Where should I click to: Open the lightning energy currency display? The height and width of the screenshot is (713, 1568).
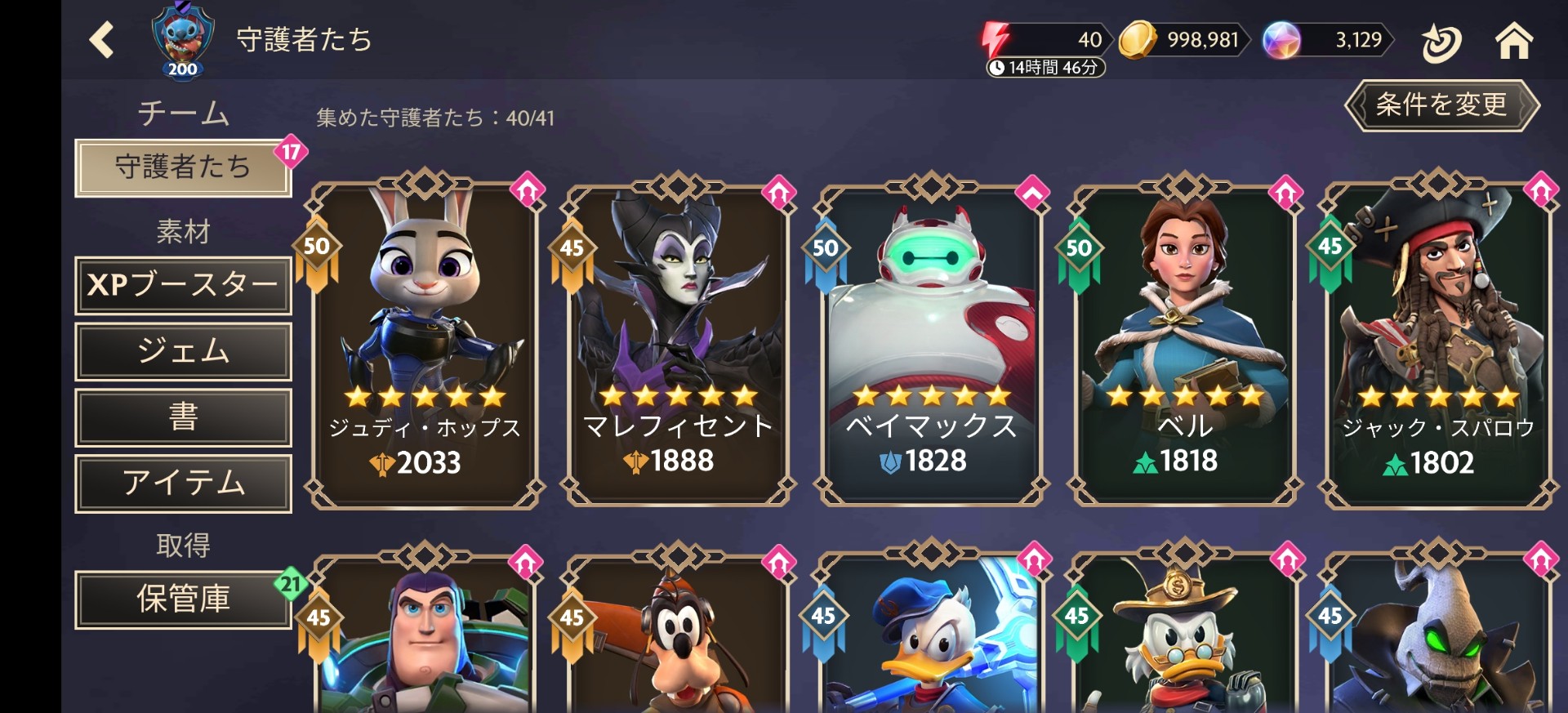coord(1037,39)
